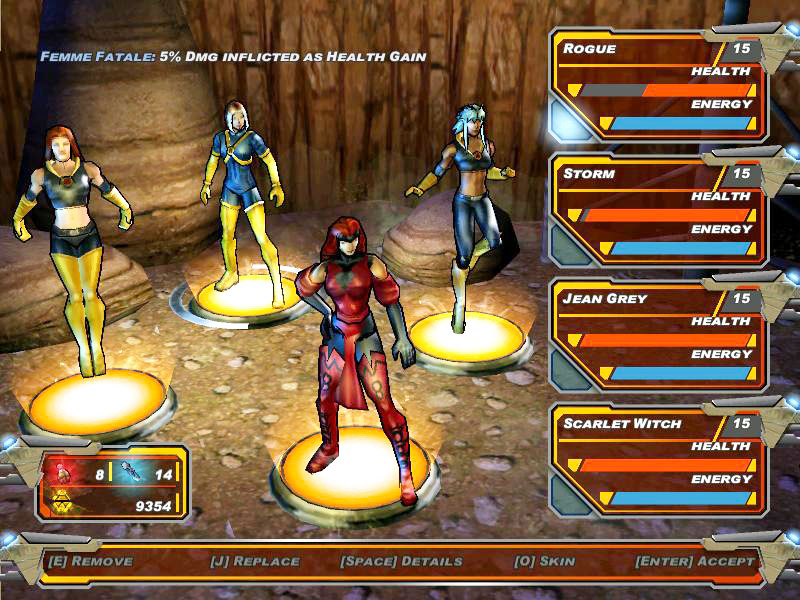Show Details for the selected hero
The image size is (800, 600).
click(401, 561)
